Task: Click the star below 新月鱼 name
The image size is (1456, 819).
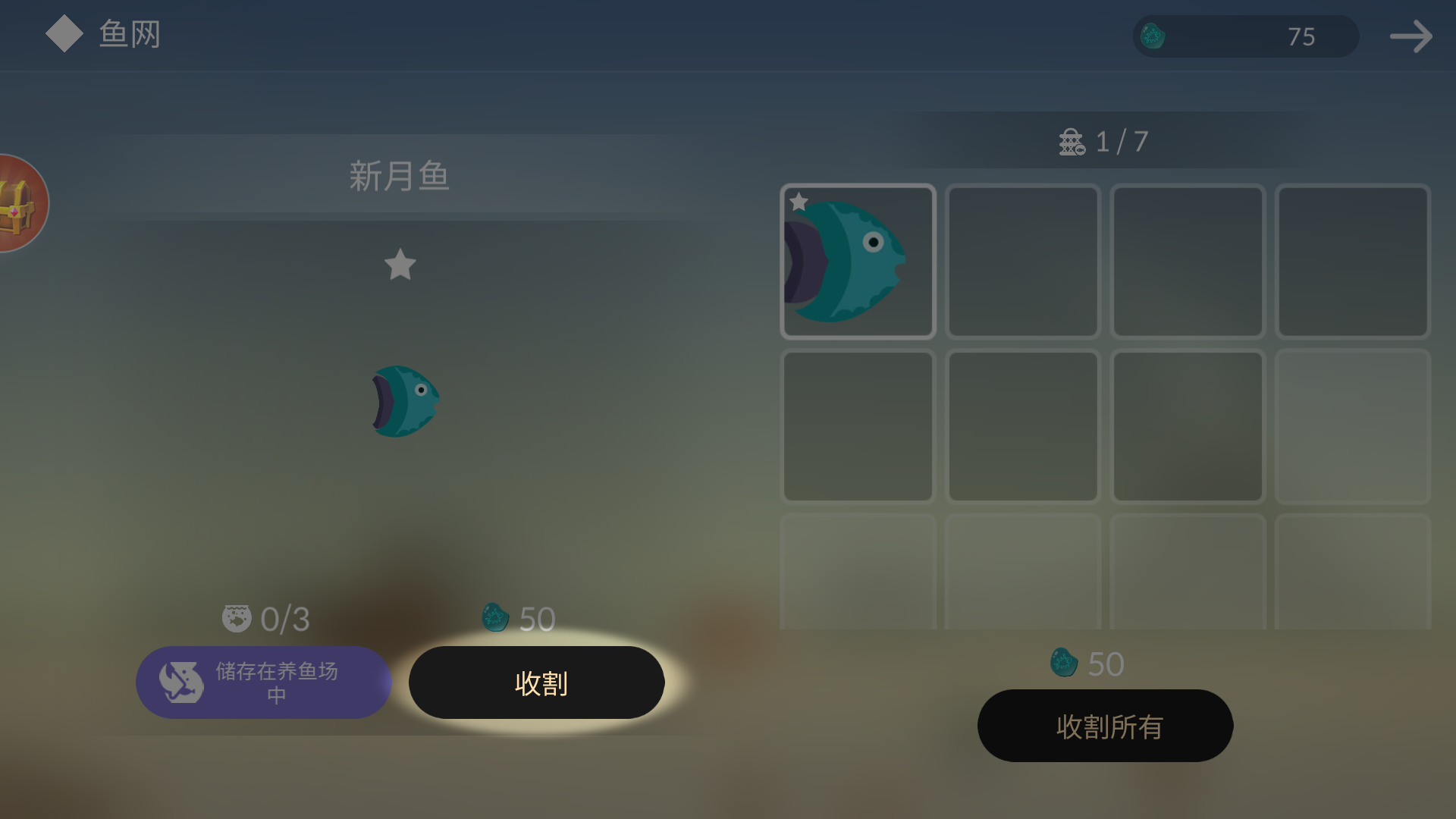Action: [x=400, y=266]
